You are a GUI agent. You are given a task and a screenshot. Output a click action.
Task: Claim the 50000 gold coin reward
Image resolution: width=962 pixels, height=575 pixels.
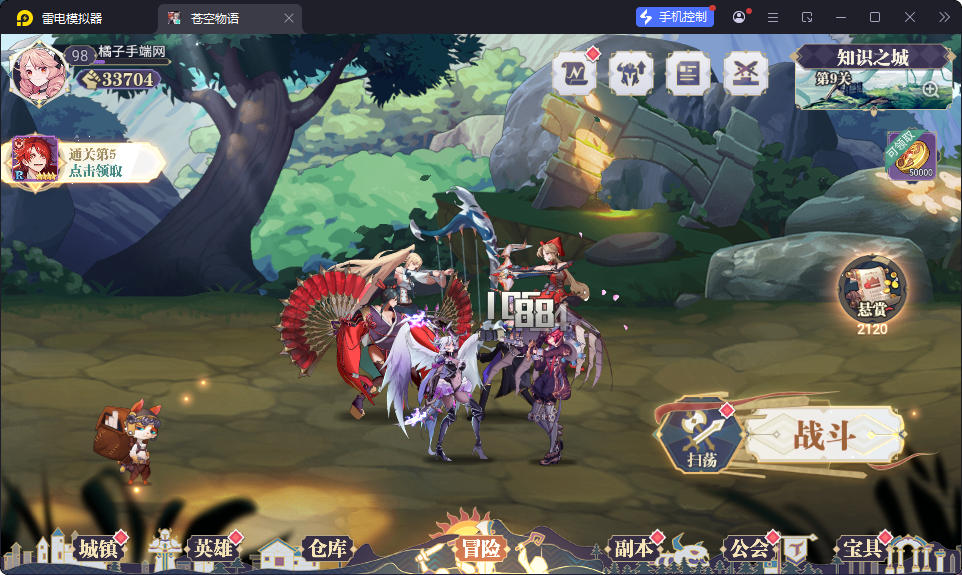(x=911, y=157)
